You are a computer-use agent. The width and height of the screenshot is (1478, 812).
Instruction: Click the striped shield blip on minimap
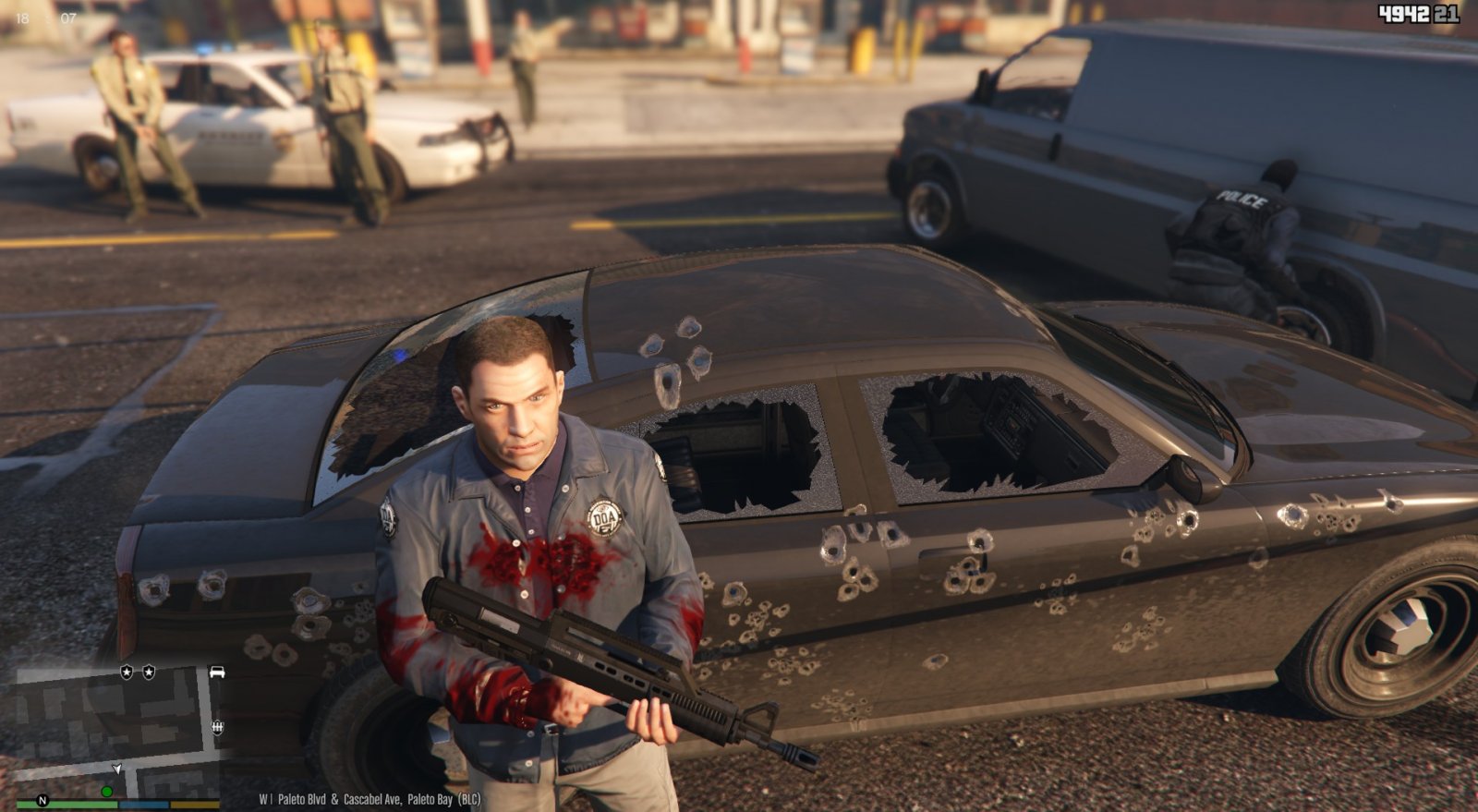pos(218,727)
